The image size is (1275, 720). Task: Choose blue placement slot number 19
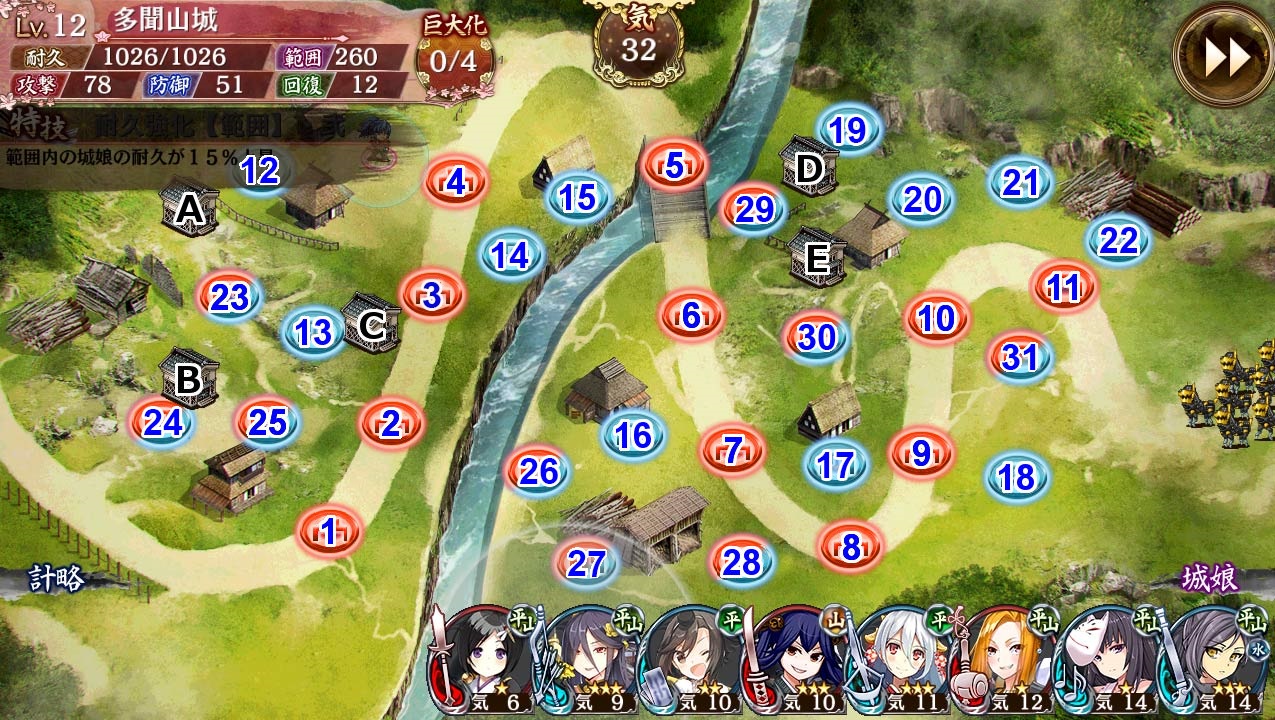coord(848,130)
